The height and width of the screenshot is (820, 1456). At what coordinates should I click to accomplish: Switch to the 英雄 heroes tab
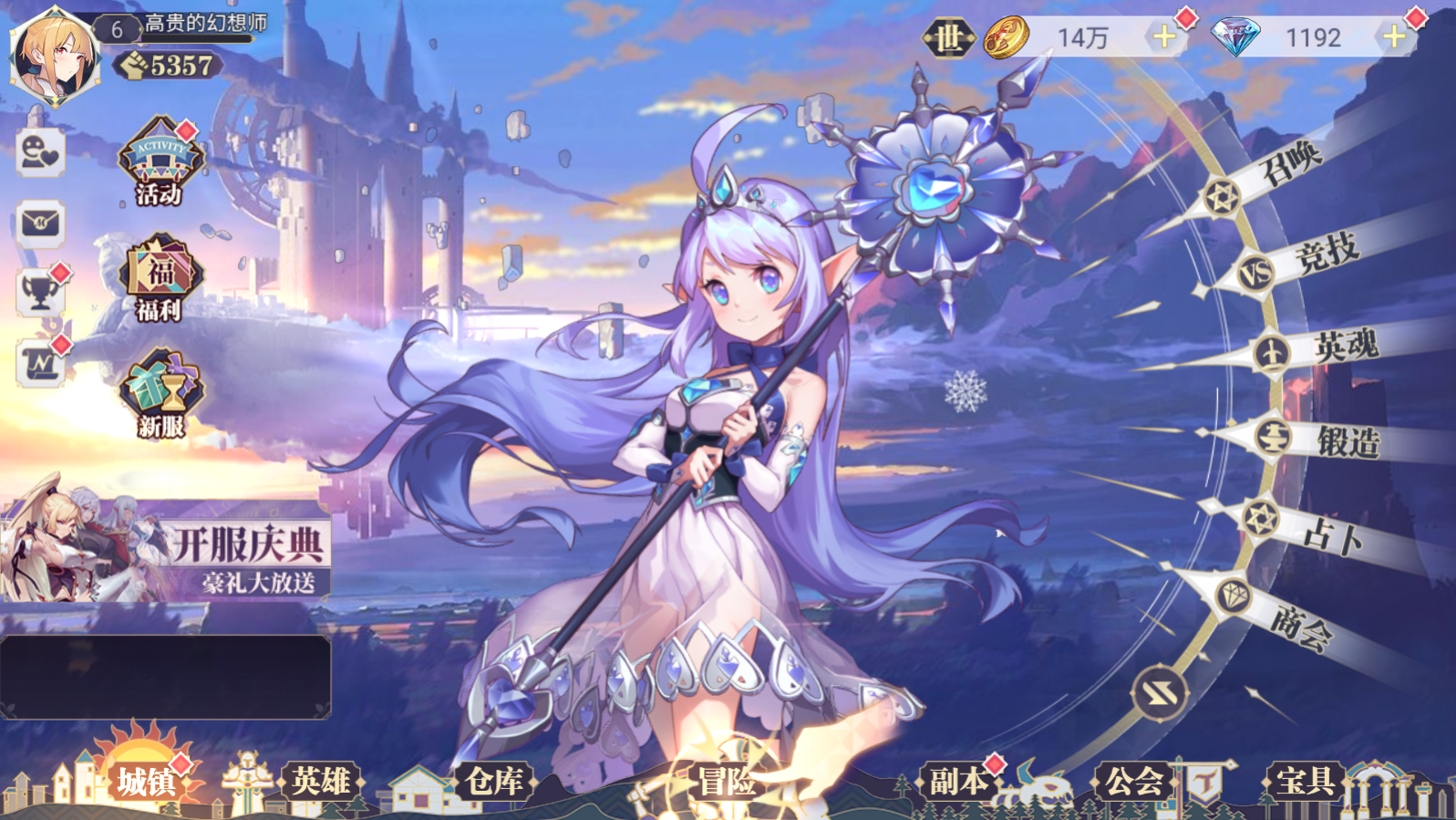click(x=321, y=782)
